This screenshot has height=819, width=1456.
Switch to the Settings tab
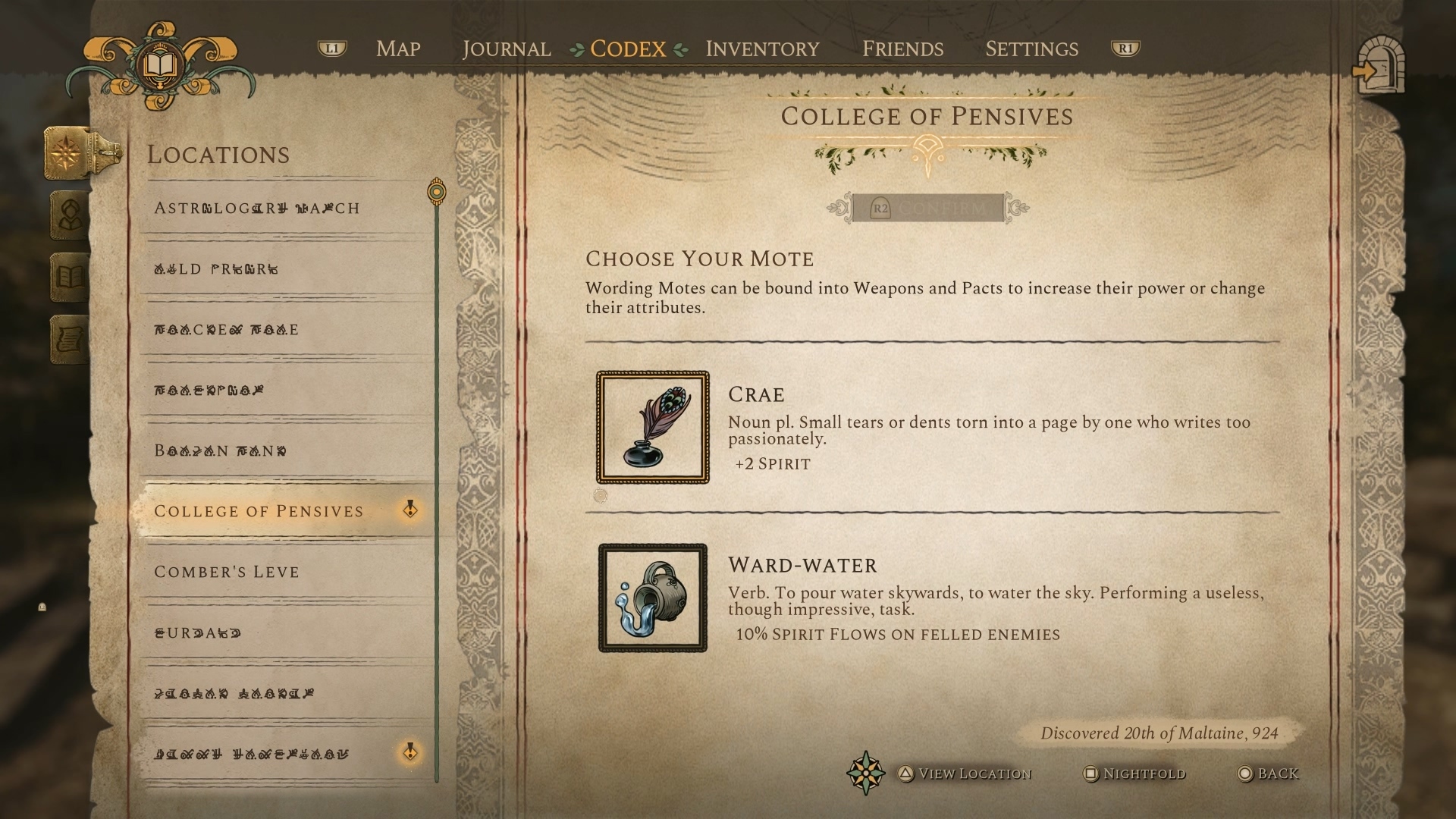(1031, 49)
